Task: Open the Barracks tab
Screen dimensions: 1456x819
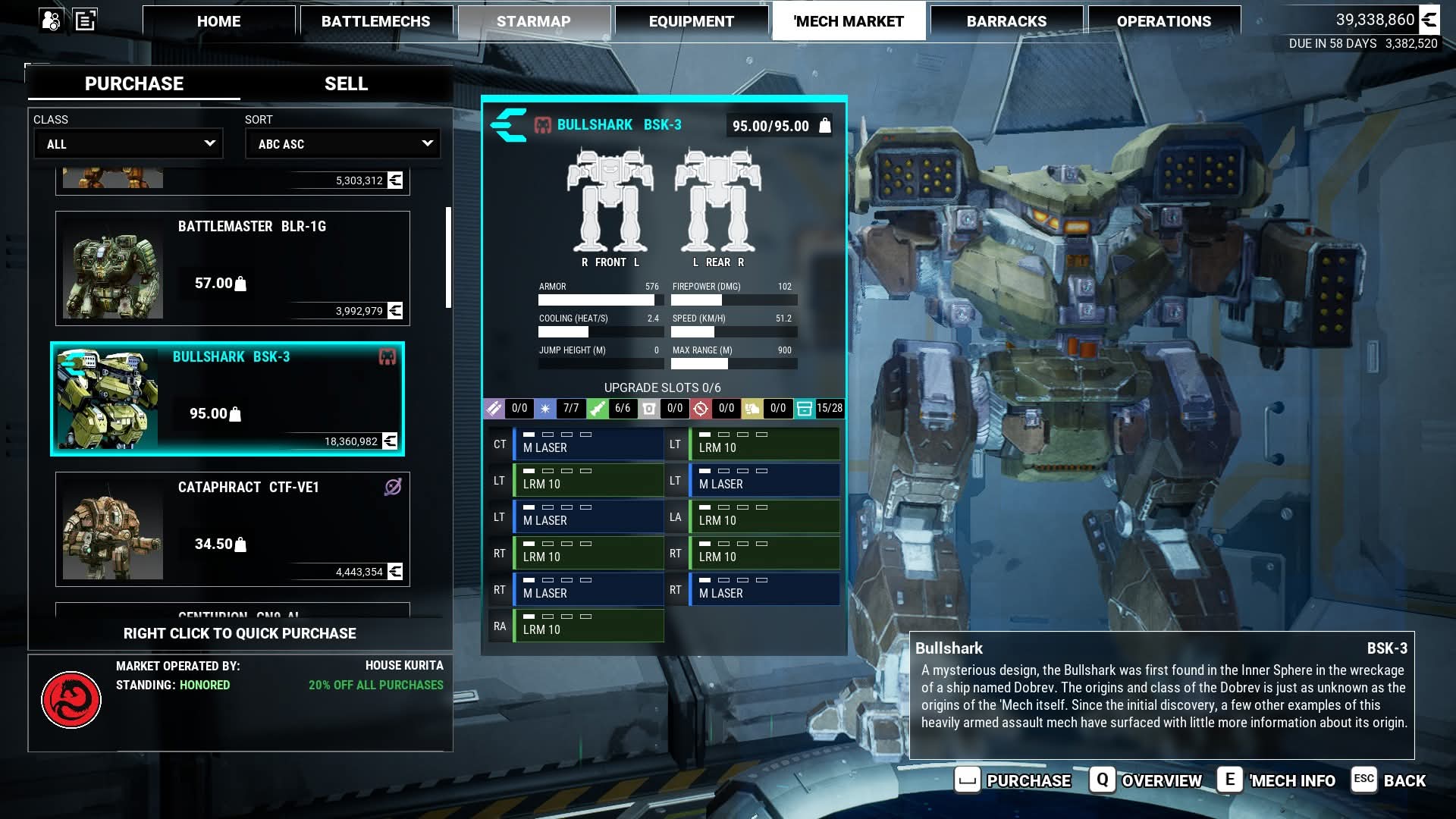Action: tap(1006, 21)
